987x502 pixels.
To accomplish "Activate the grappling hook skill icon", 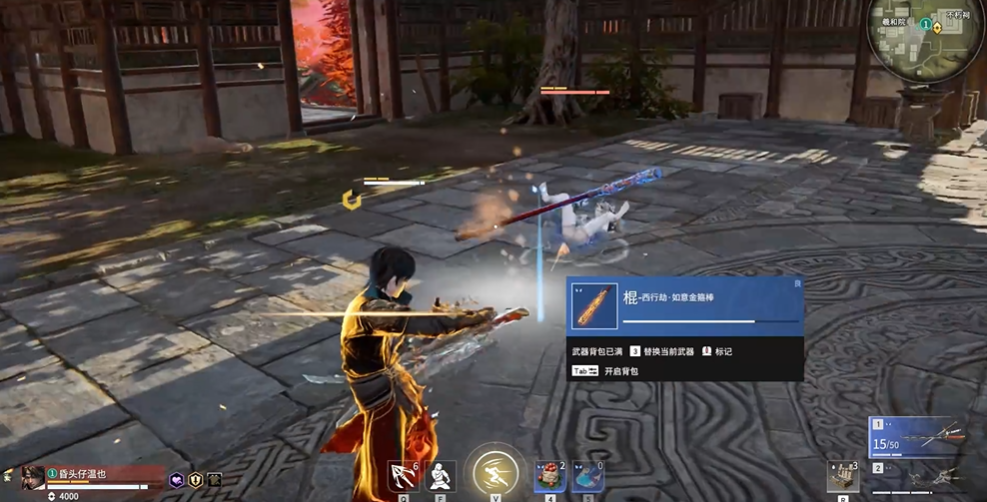I will click(x=402, y=473).
